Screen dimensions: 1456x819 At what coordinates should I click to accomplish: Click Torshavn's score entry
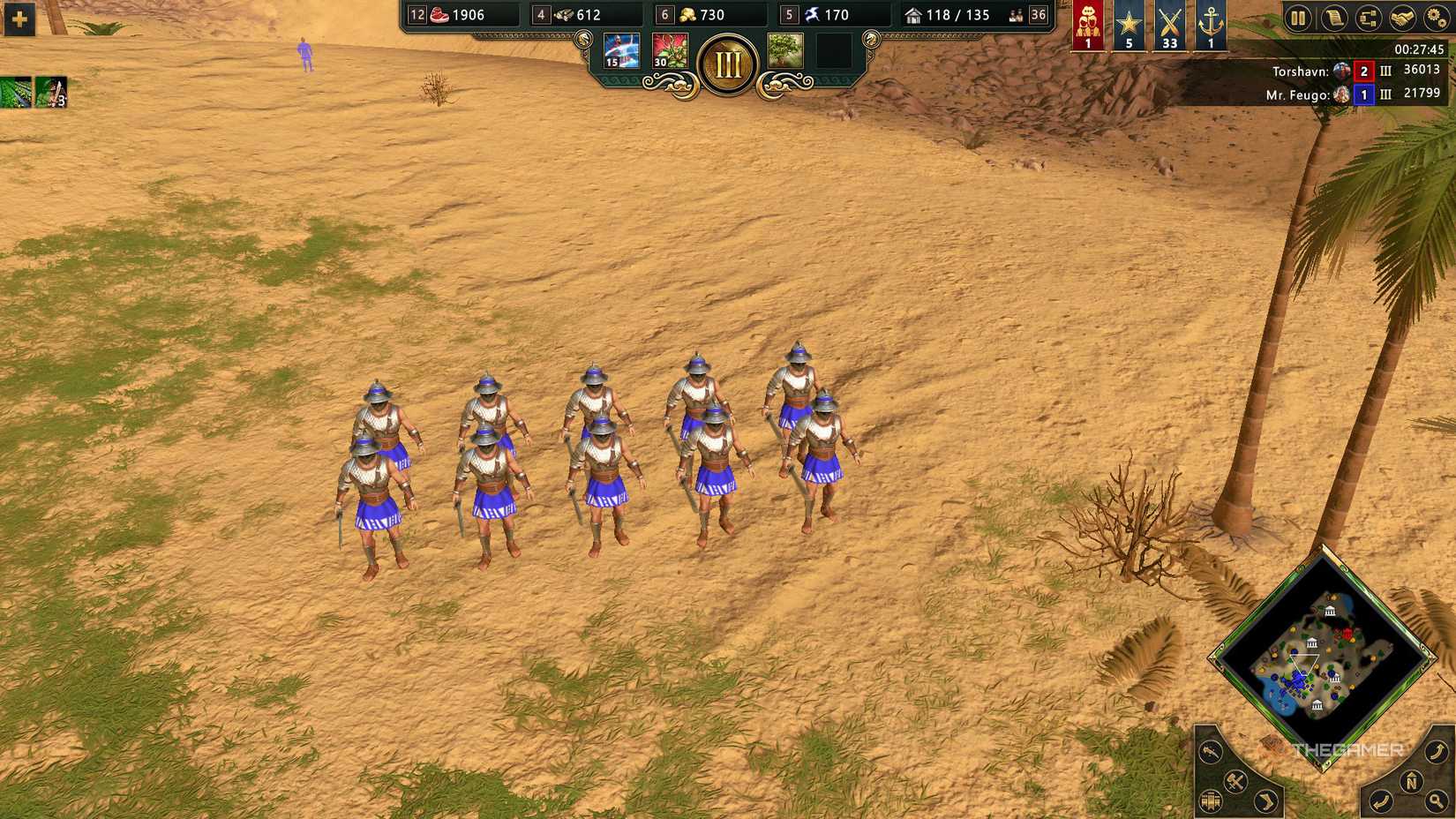click(1421, 71)
